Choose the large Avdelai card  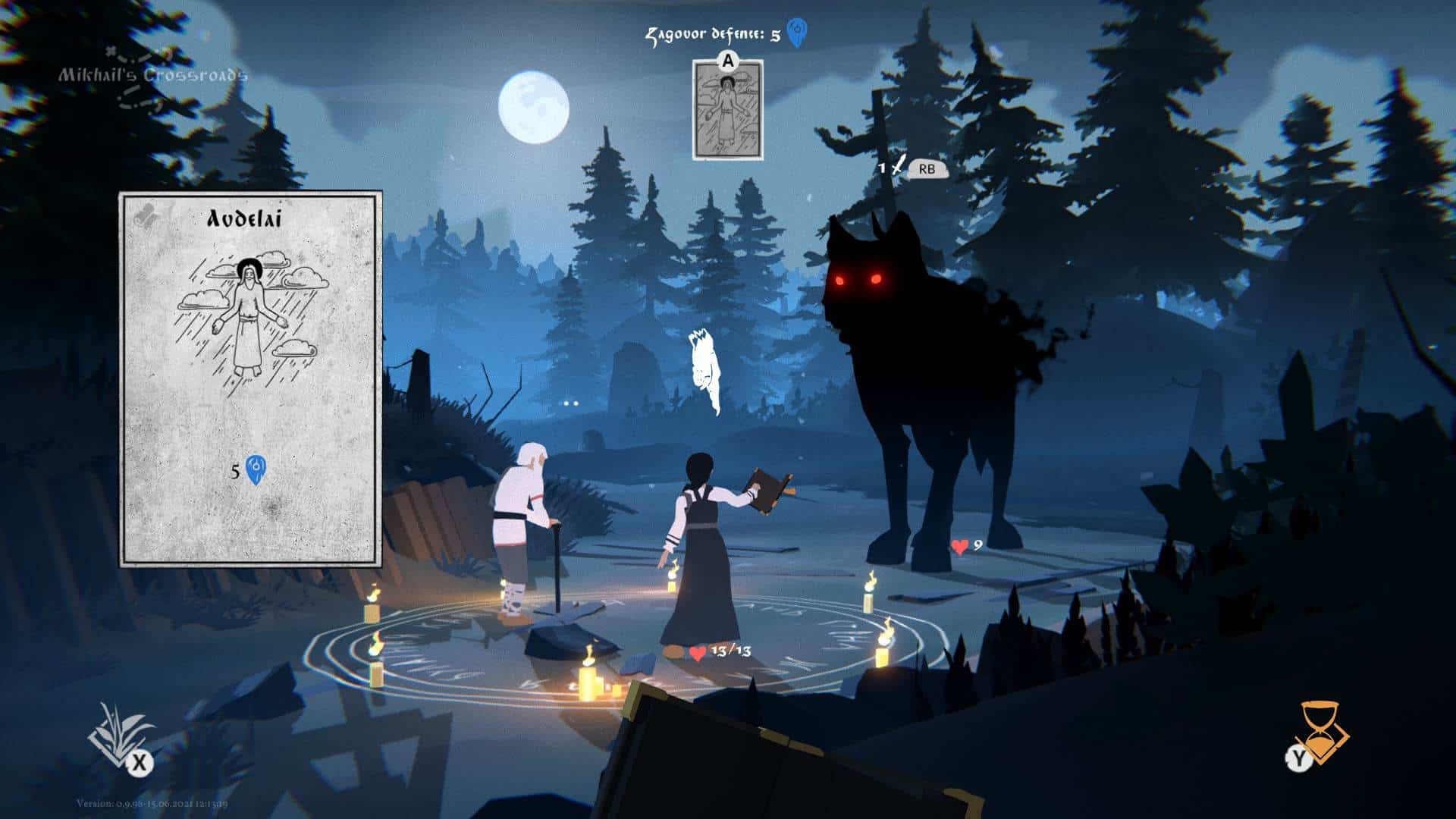[x=250, y=379]
